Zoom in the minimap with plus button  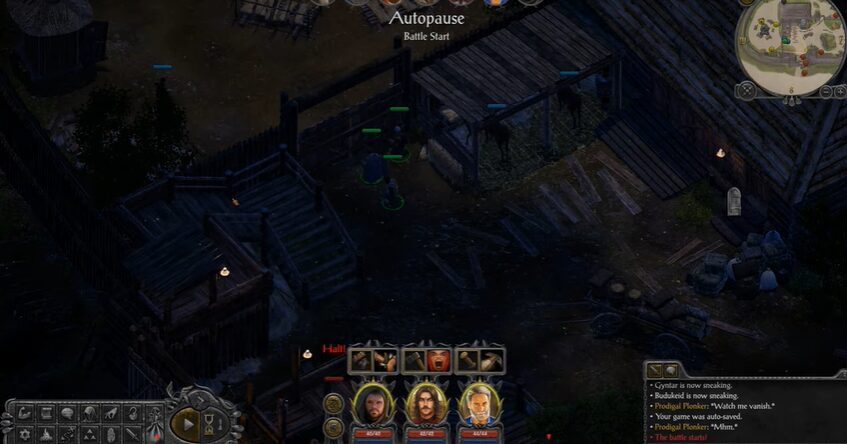pyautogui.click(x=839, y=91)
